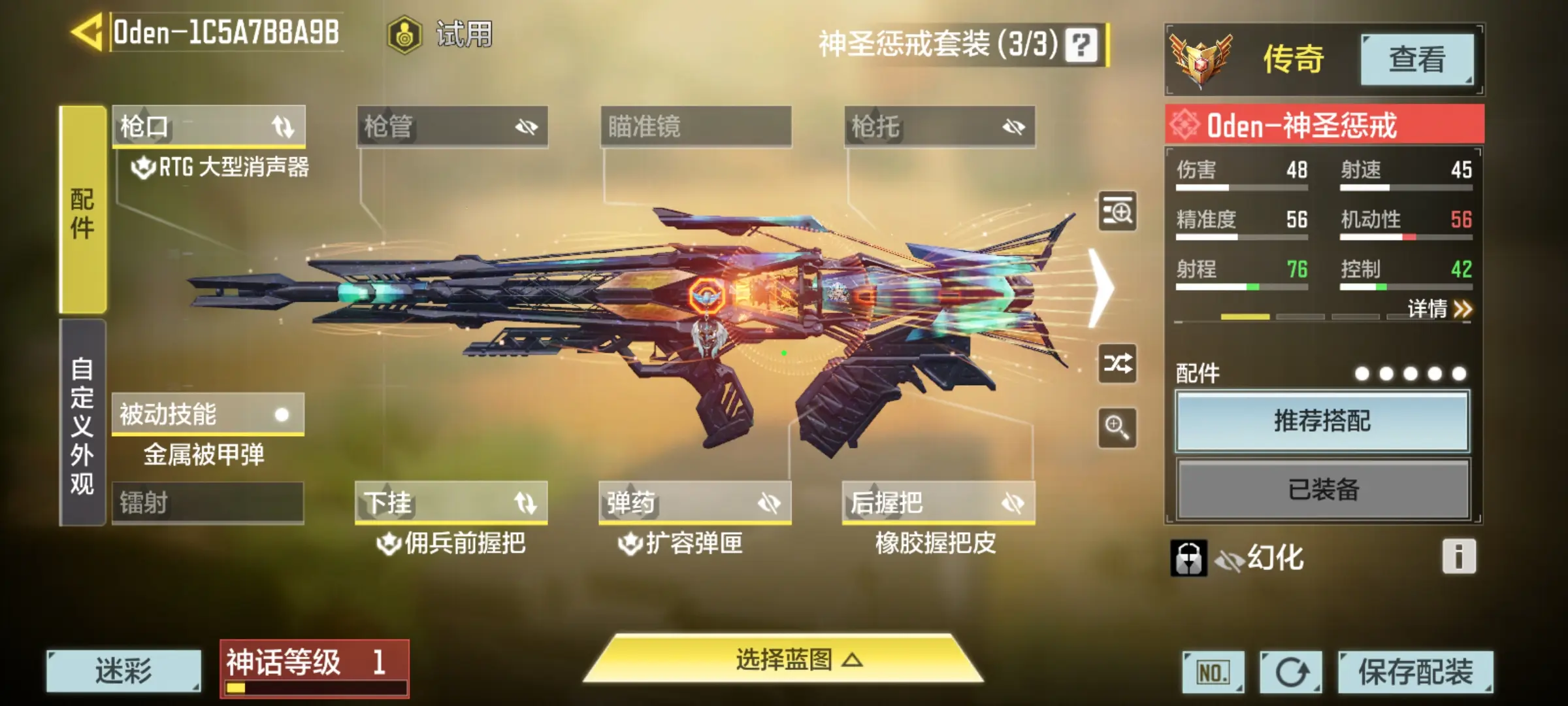Choose the 瞄准镜 attachment slot
1568x706 pixels.
pyautogui.click(x=696, y=126)
